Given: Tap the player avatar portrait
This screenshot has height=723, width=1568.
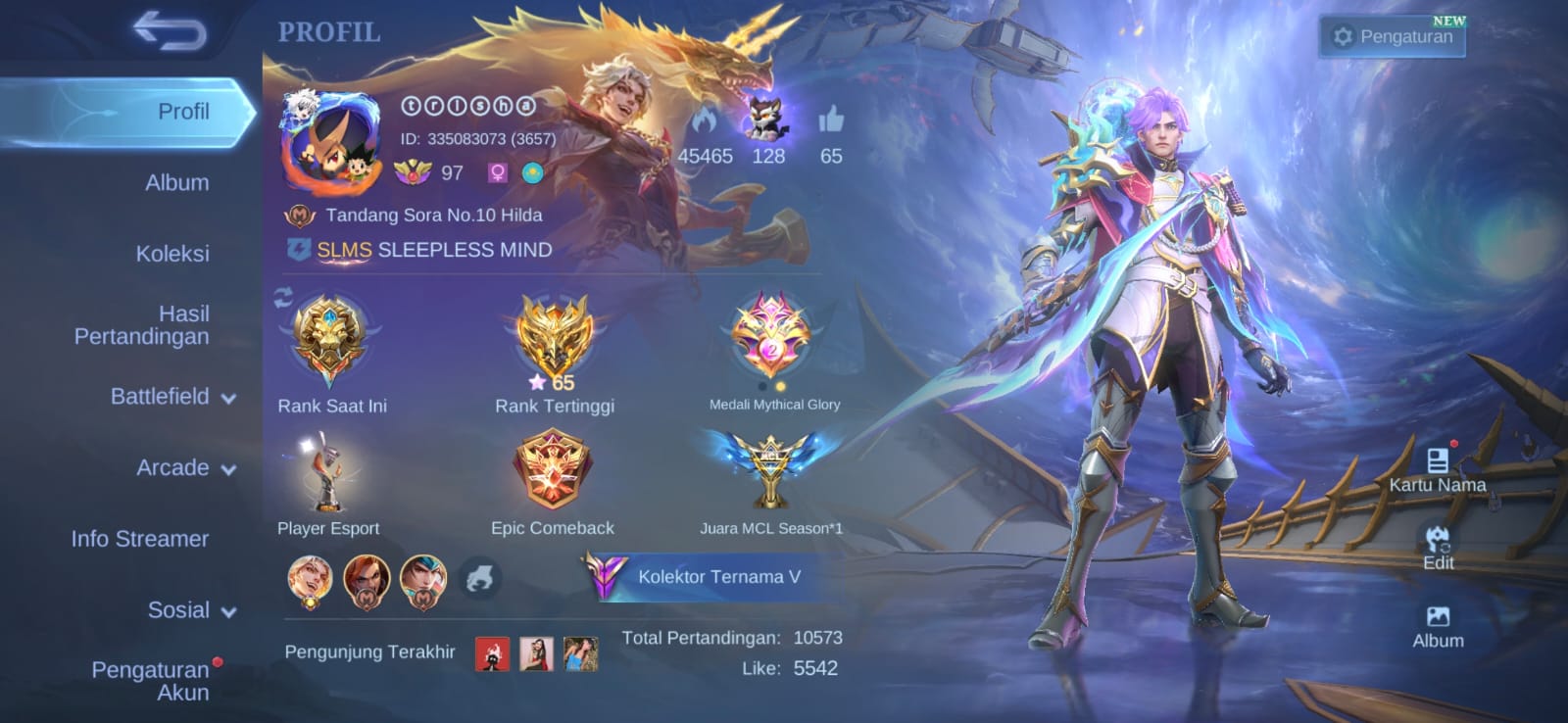Looking at the screenshot, I should [x=330, y=144].
